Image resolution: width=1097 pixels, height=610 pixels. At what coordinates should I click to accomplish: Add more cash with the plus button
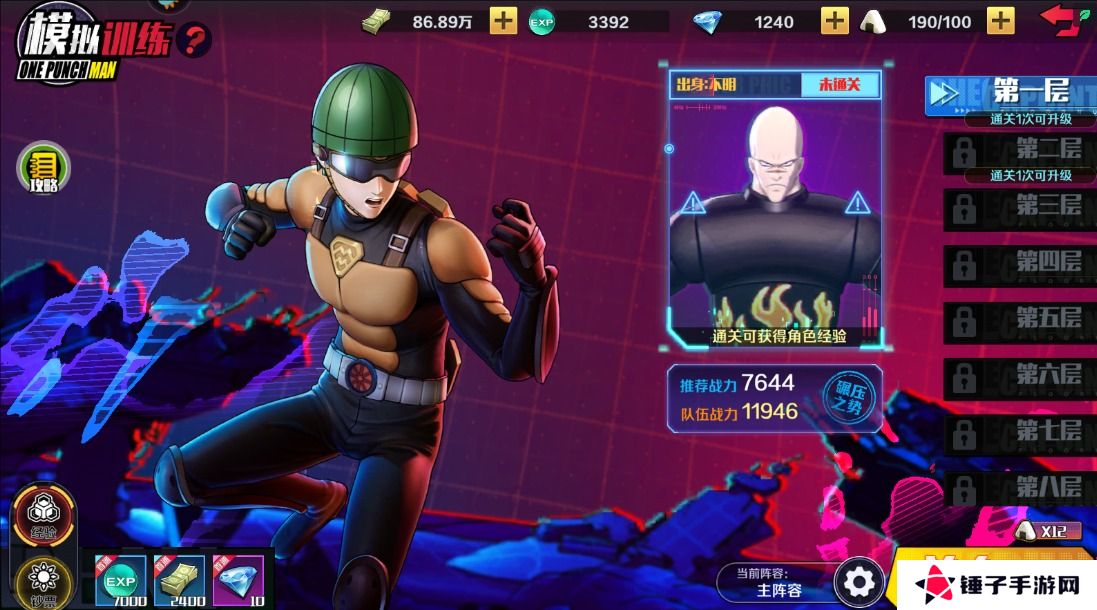tap(503, 20)
